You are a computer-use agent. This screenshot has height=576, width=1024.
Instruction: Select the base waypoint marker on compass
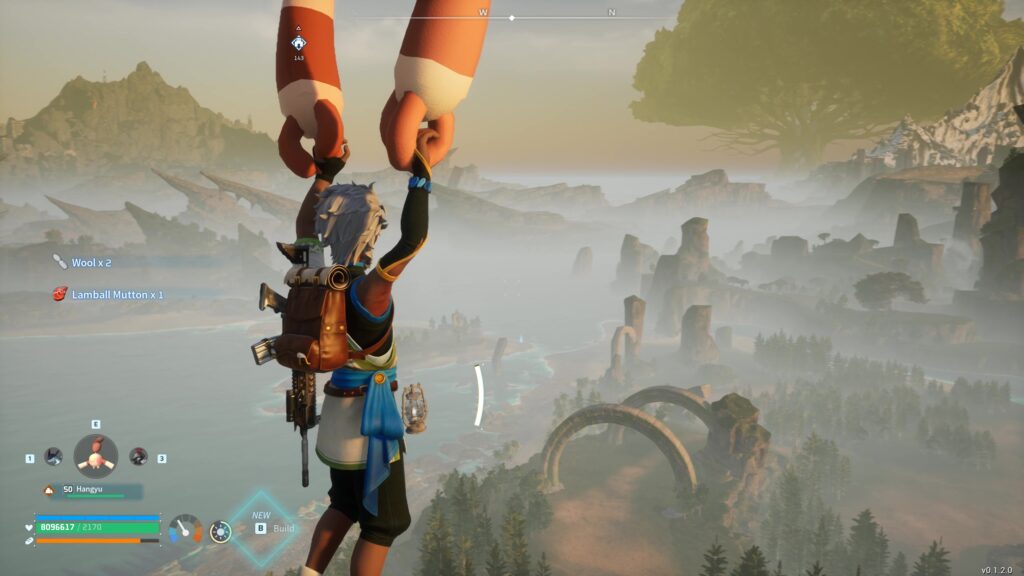tap(298, 43)
